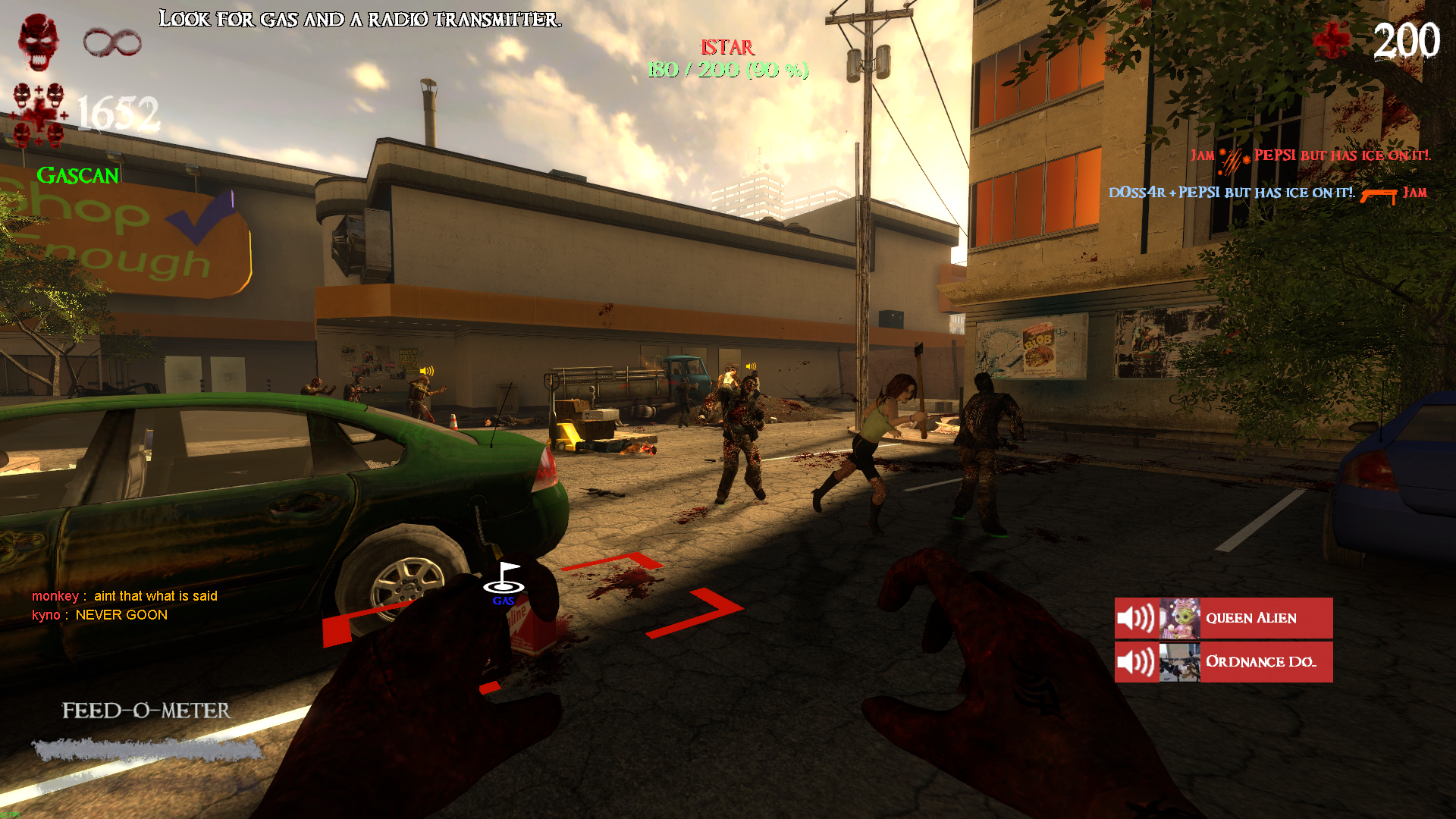
Task: Select the skull cluster icon beside 1652
Action: tap(39, 115)
